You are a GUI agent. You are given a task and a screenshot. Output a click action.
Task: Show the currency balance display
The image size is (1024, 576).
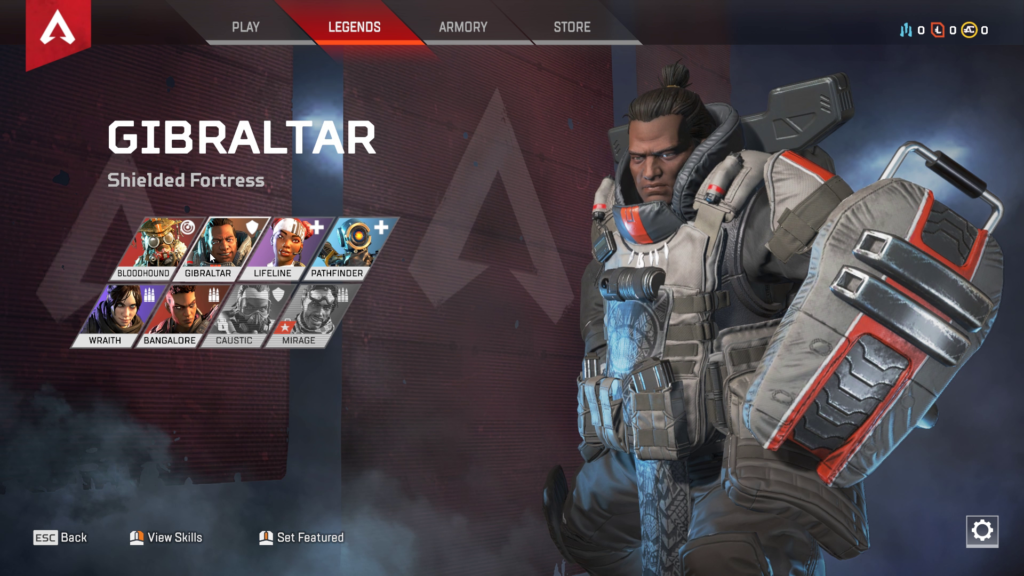pos(943,30)
